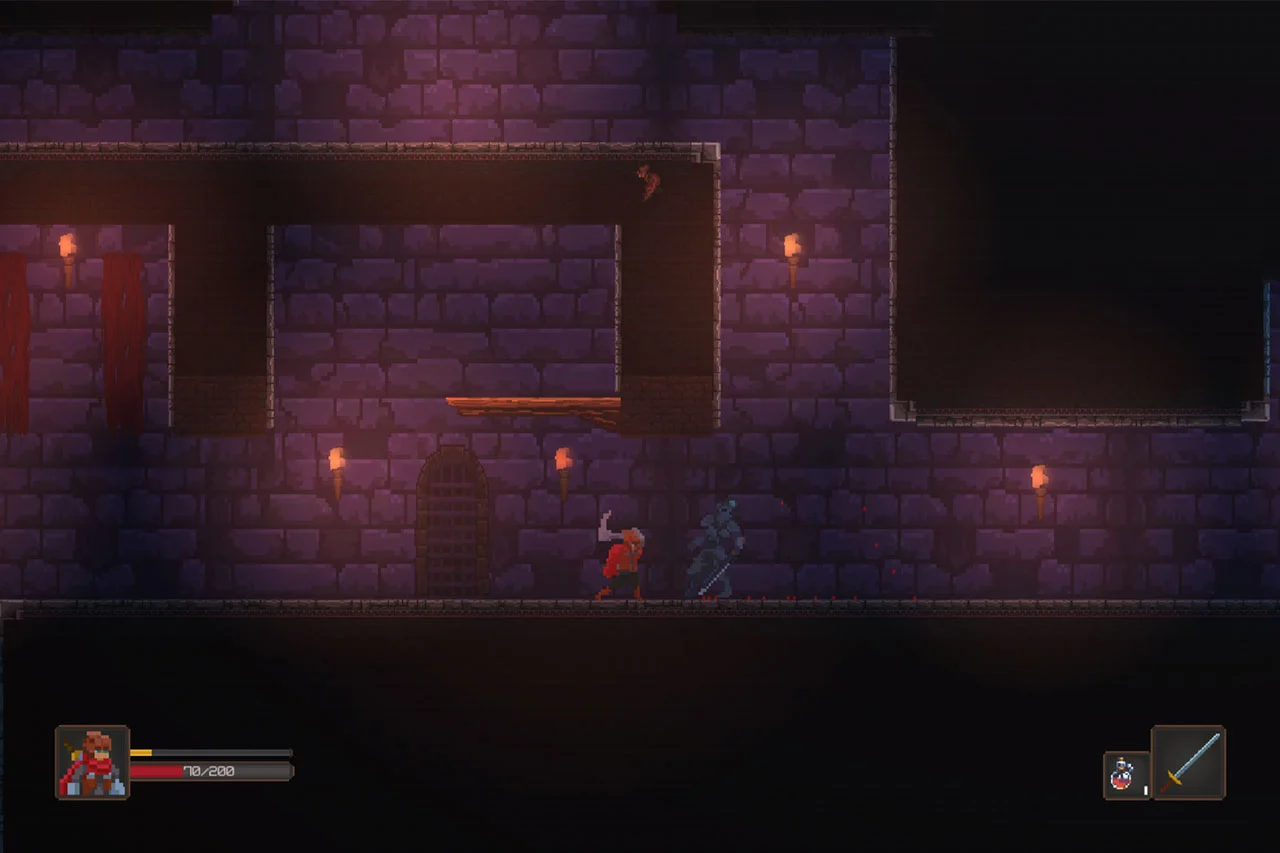Screen dimensions: 1280x853
Task: Click the 70/200 health value text
Action: [x=208, y=771]
